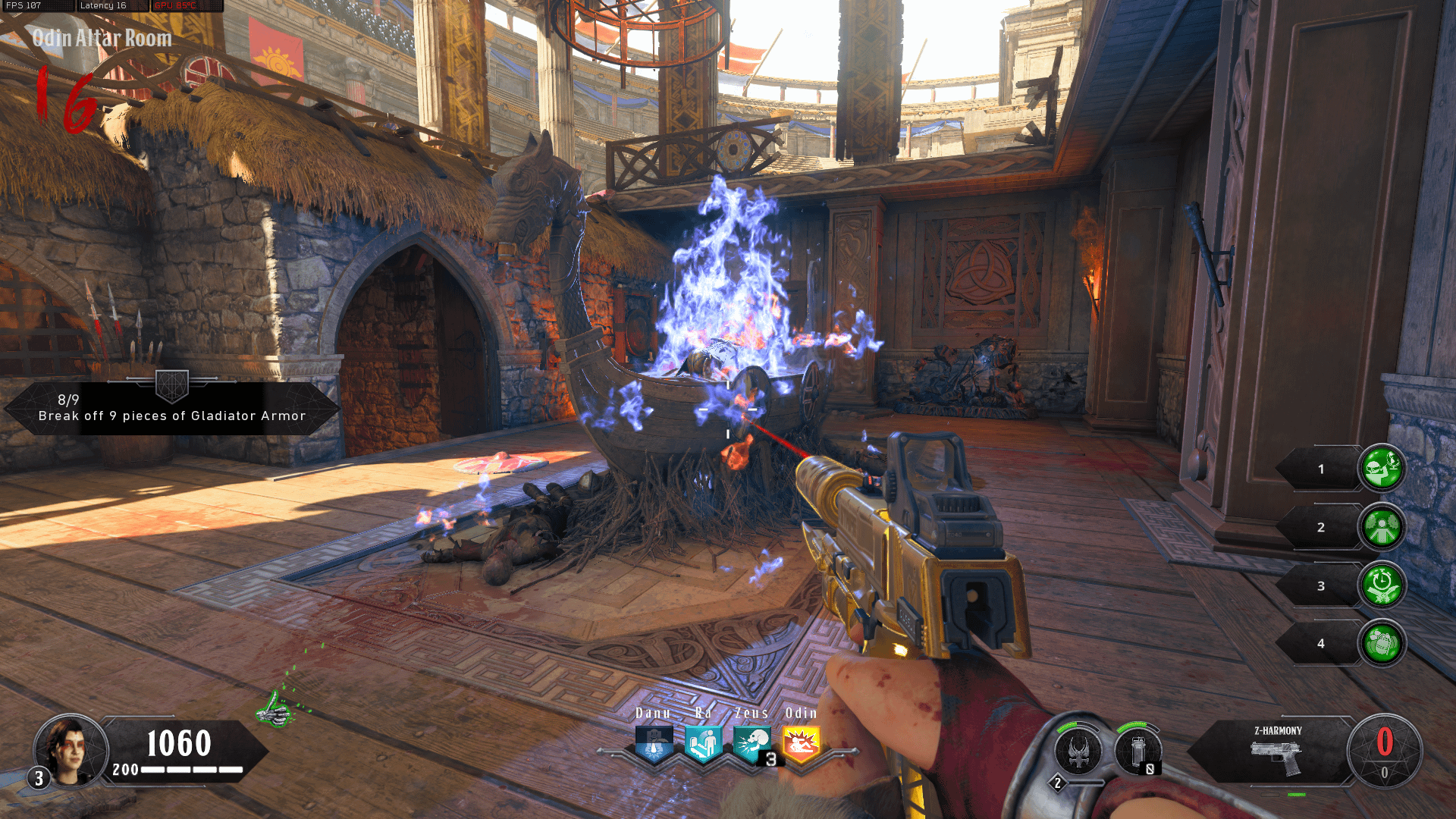Click the Z-Harmony weapon panel

[x=1276, y=752]
